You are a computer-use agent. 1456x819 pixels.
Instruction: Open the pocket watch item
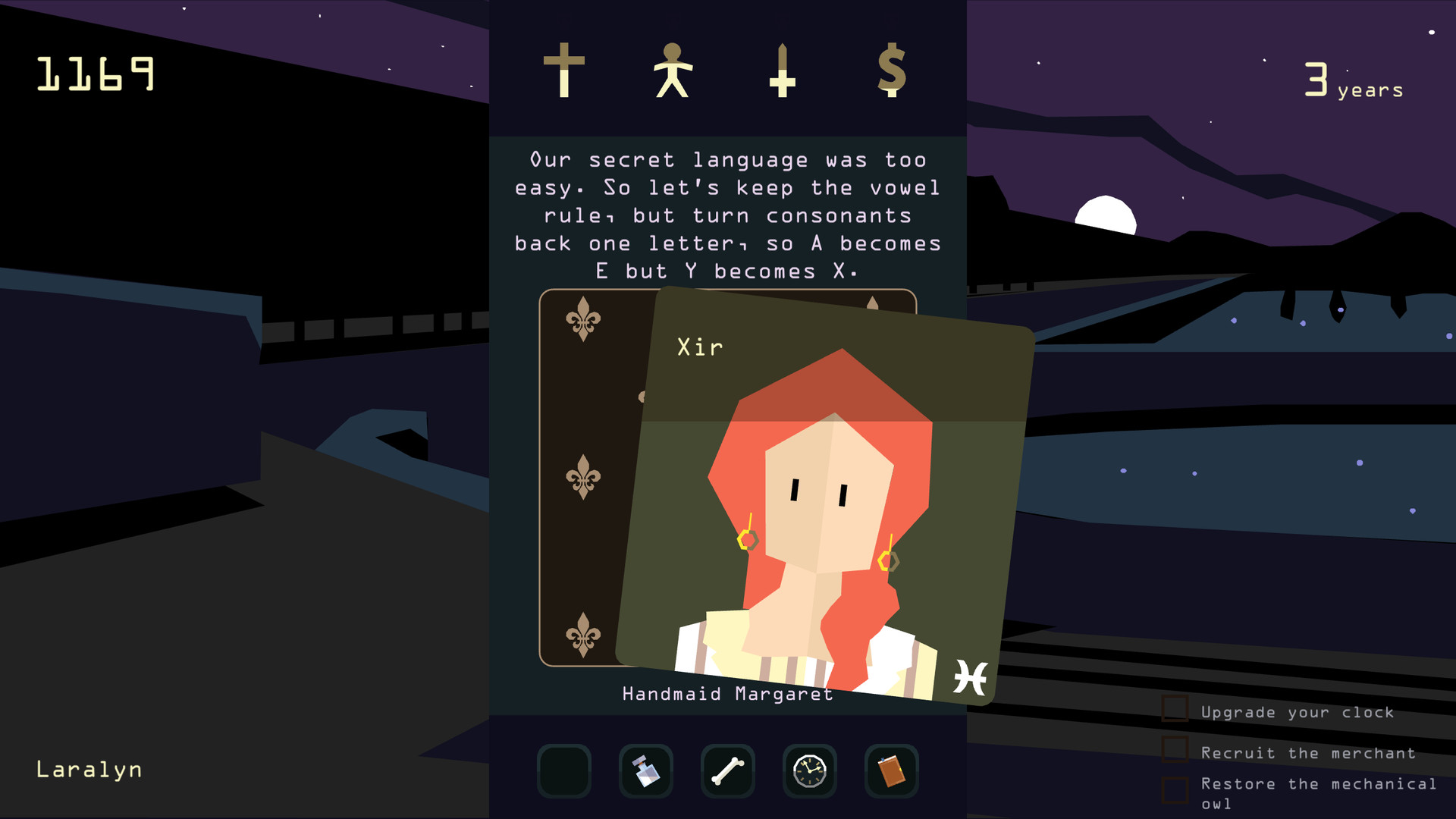click(x=810, y=770)
